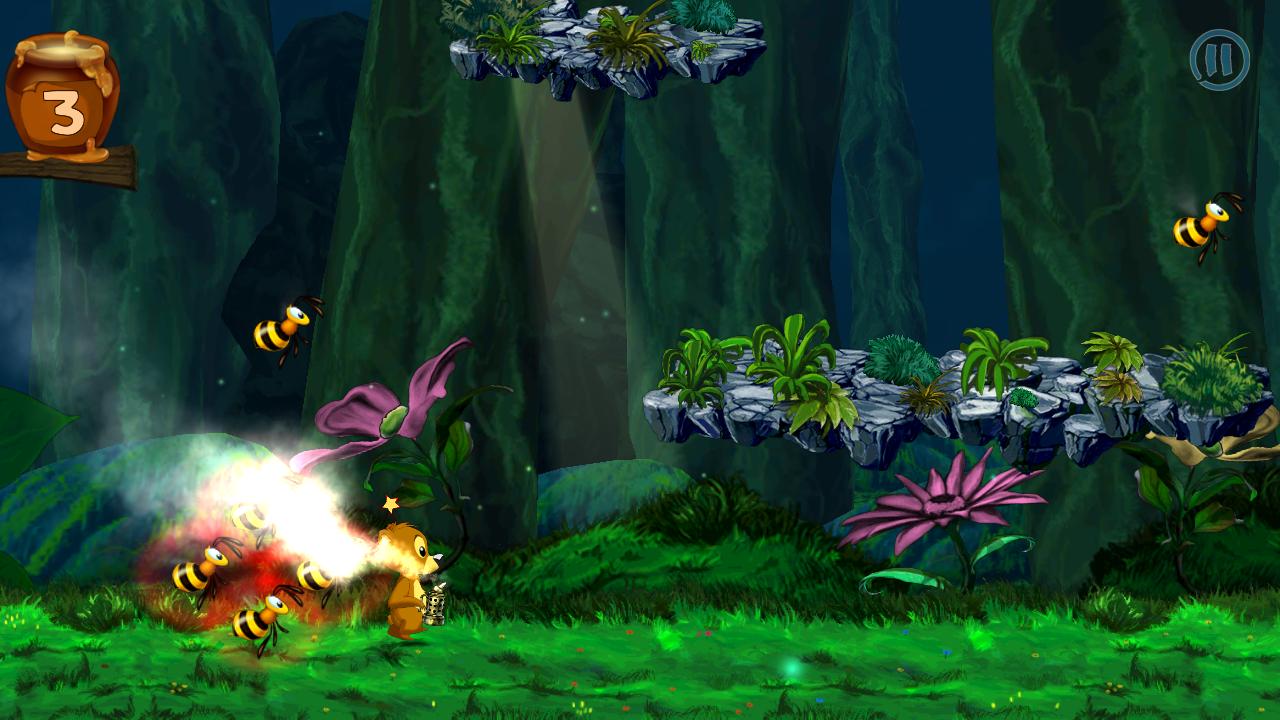Tap the bee at the left of the swarm
Image resolution: width=1280 pixels, height=720 pixels.
pos(200,572)
